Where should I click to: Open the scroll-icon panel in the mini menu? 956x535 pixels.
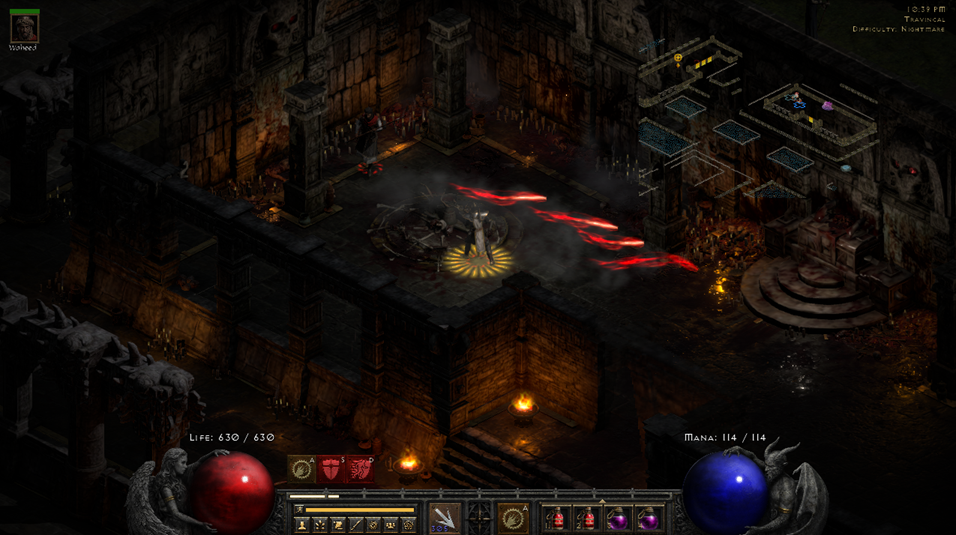click(338, 524)
